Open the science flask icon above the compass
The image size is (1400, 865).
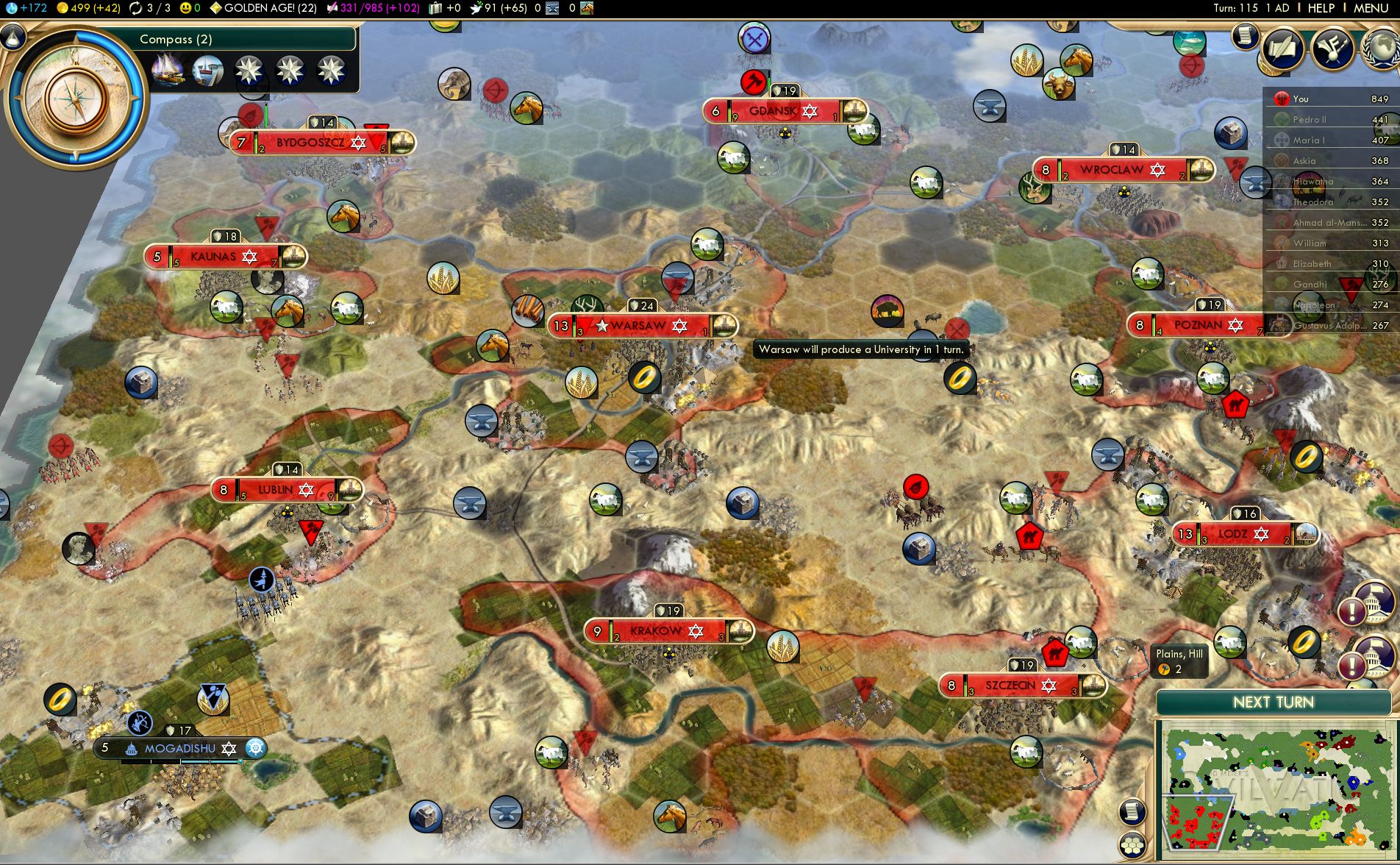(x=13, y=36)
